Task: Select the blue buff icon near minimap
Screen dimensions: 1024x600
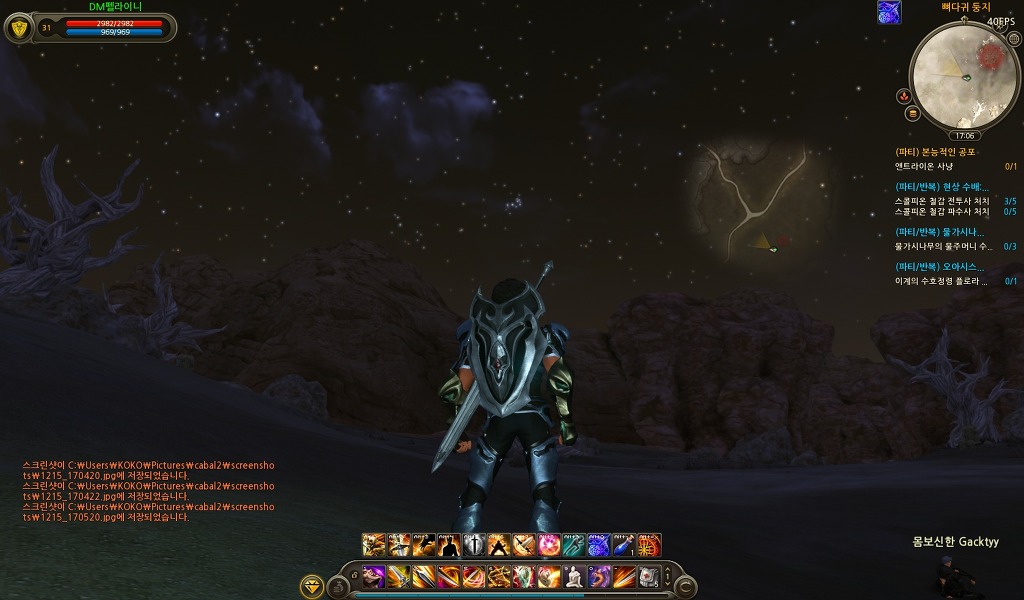Action: coord(888,12)
